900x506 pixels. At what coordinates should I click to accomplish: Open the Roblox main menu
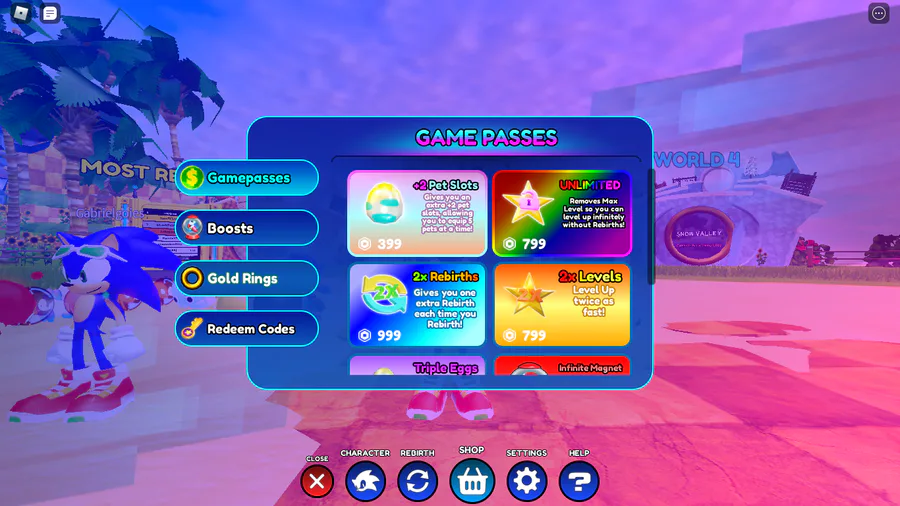click(21, 13)
